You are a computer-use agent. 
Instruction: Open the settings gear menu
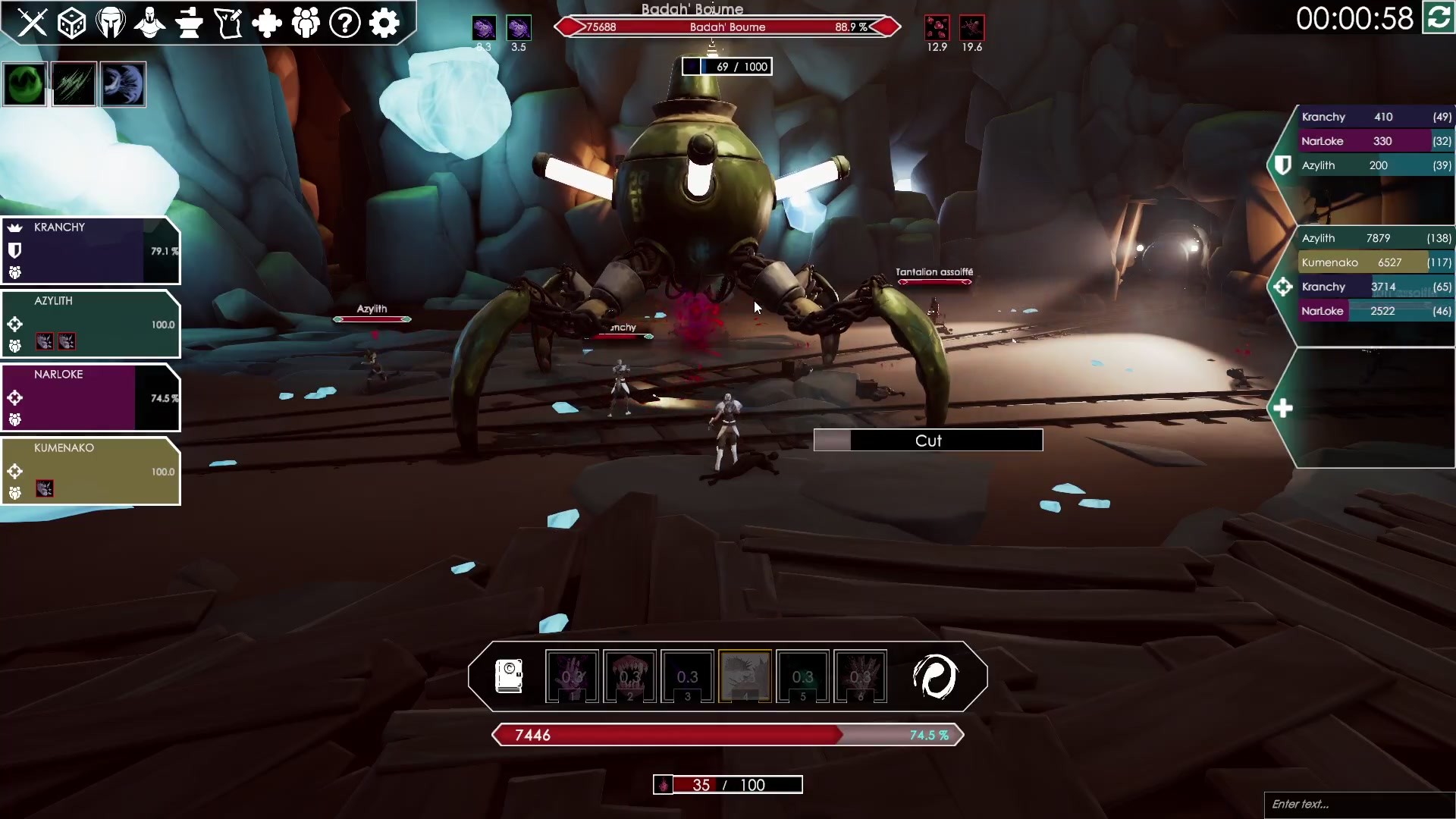[385, 22]
